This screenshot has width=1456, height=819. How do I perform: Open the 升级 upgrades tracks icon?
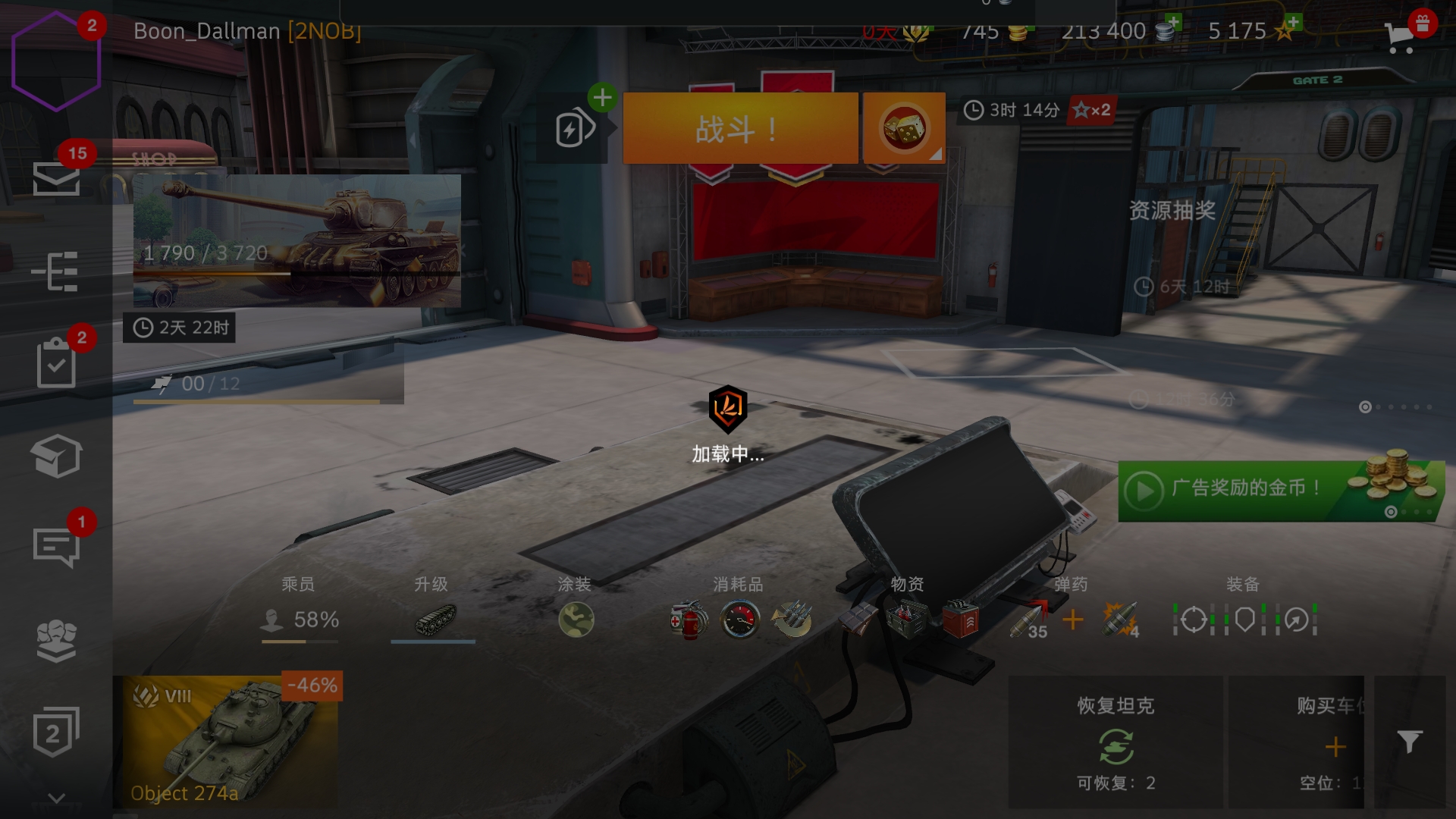coord(435,620)
